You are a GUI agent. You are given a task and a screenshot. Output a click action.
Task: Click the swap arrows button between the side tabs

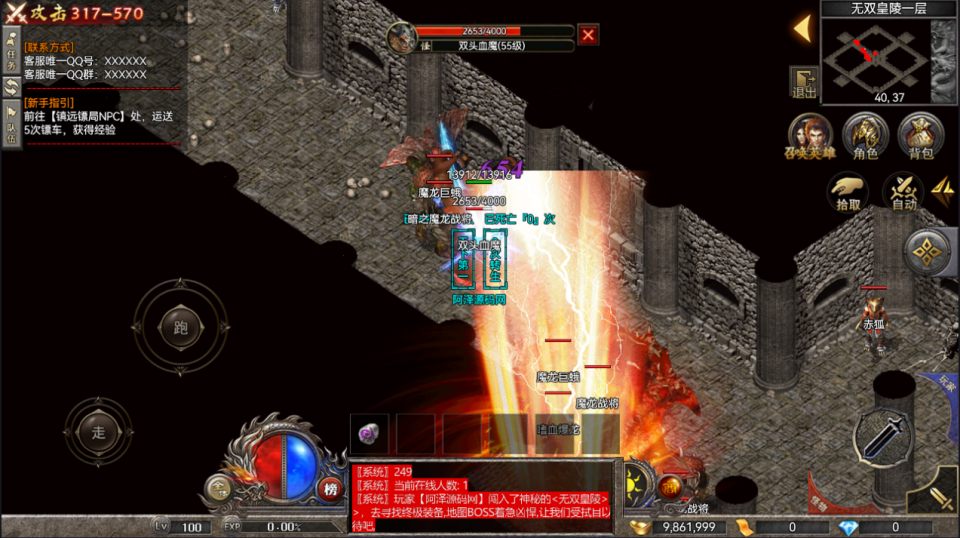[x=11, y=86]
